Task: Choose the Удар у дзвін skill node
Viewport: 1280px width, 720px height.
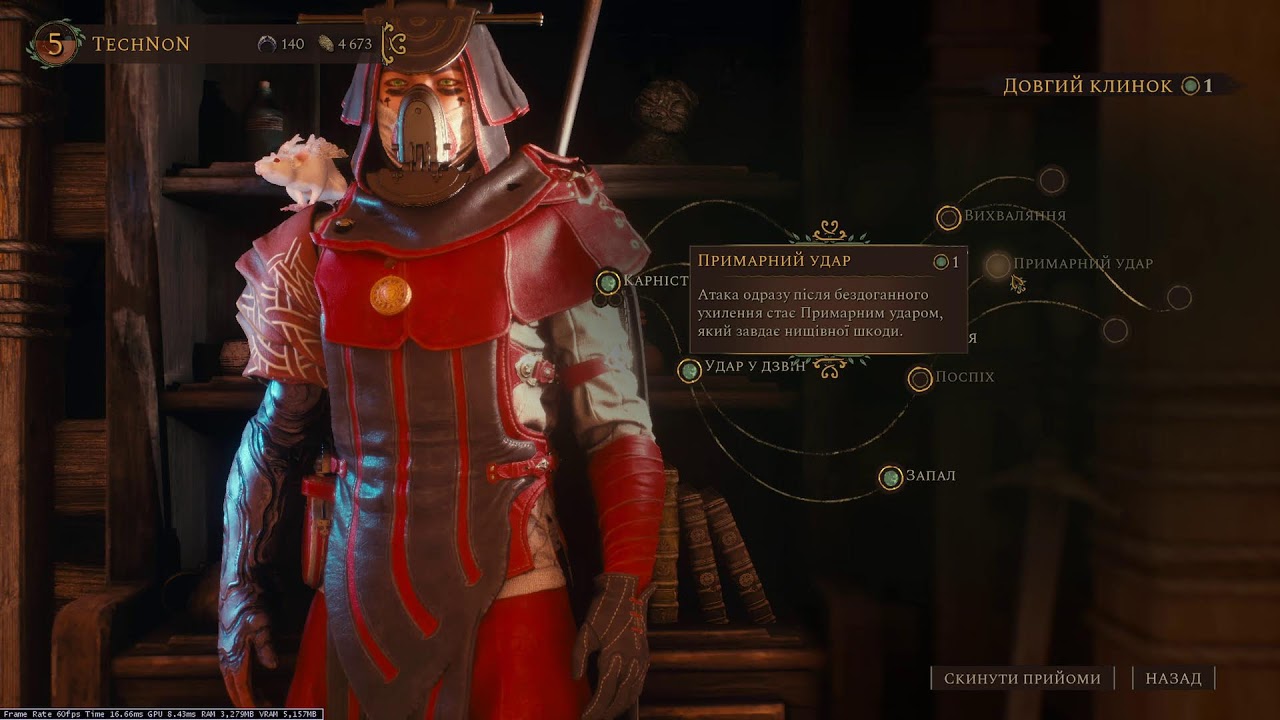Action: (x=689, y=371)
